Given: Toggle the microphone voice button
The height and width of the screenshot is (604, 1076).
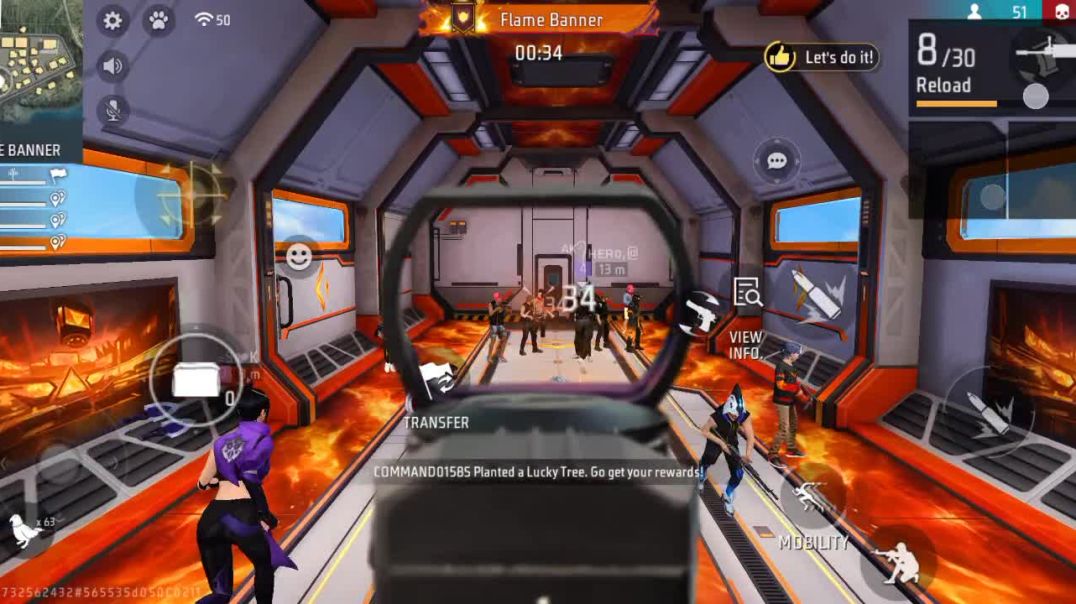Looking at the screenshot, I should pos(112,110).
